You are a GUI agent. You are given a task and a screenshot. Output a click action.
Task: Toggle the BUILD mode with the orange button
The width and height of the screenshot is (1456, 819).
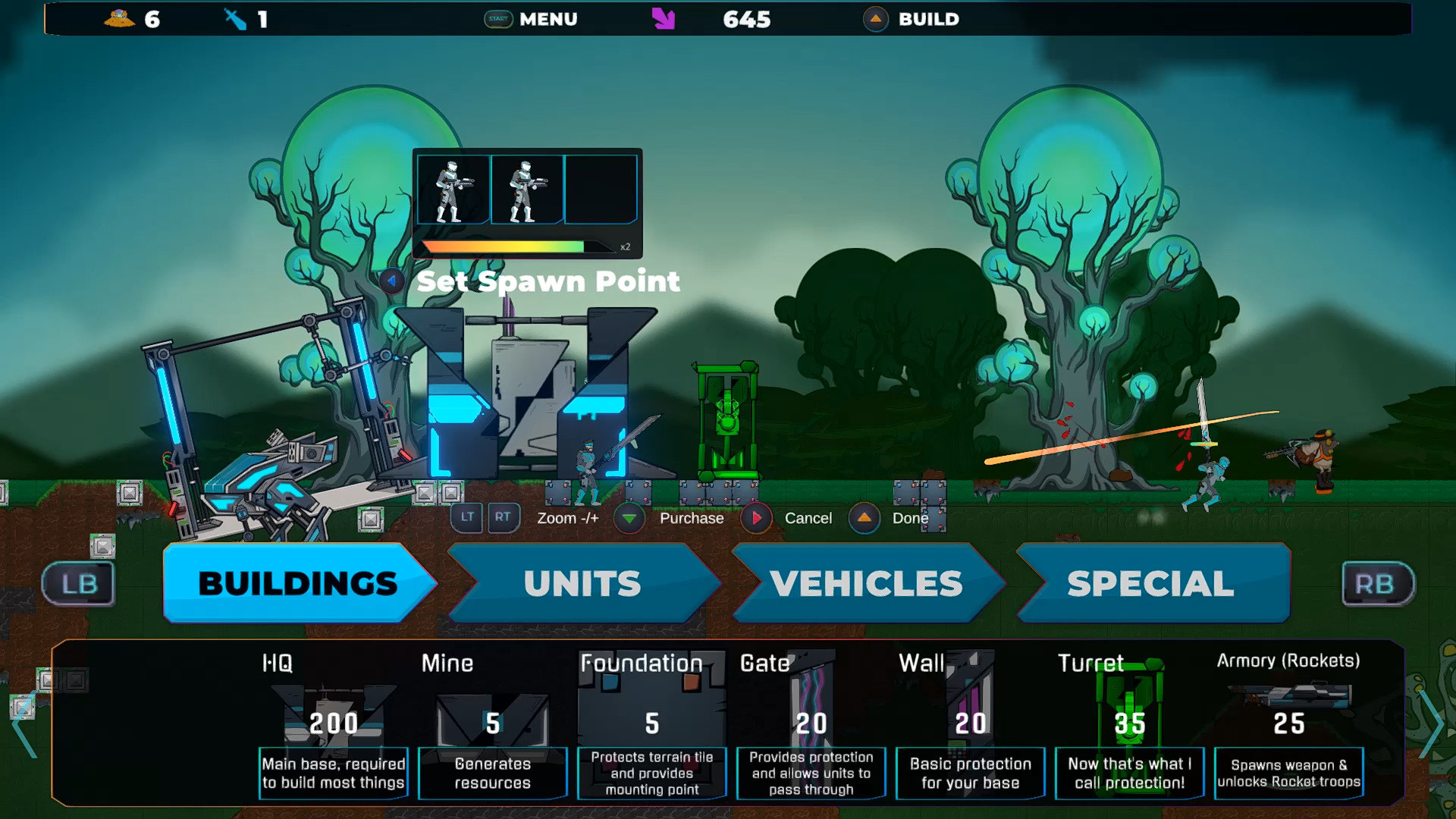876,19
